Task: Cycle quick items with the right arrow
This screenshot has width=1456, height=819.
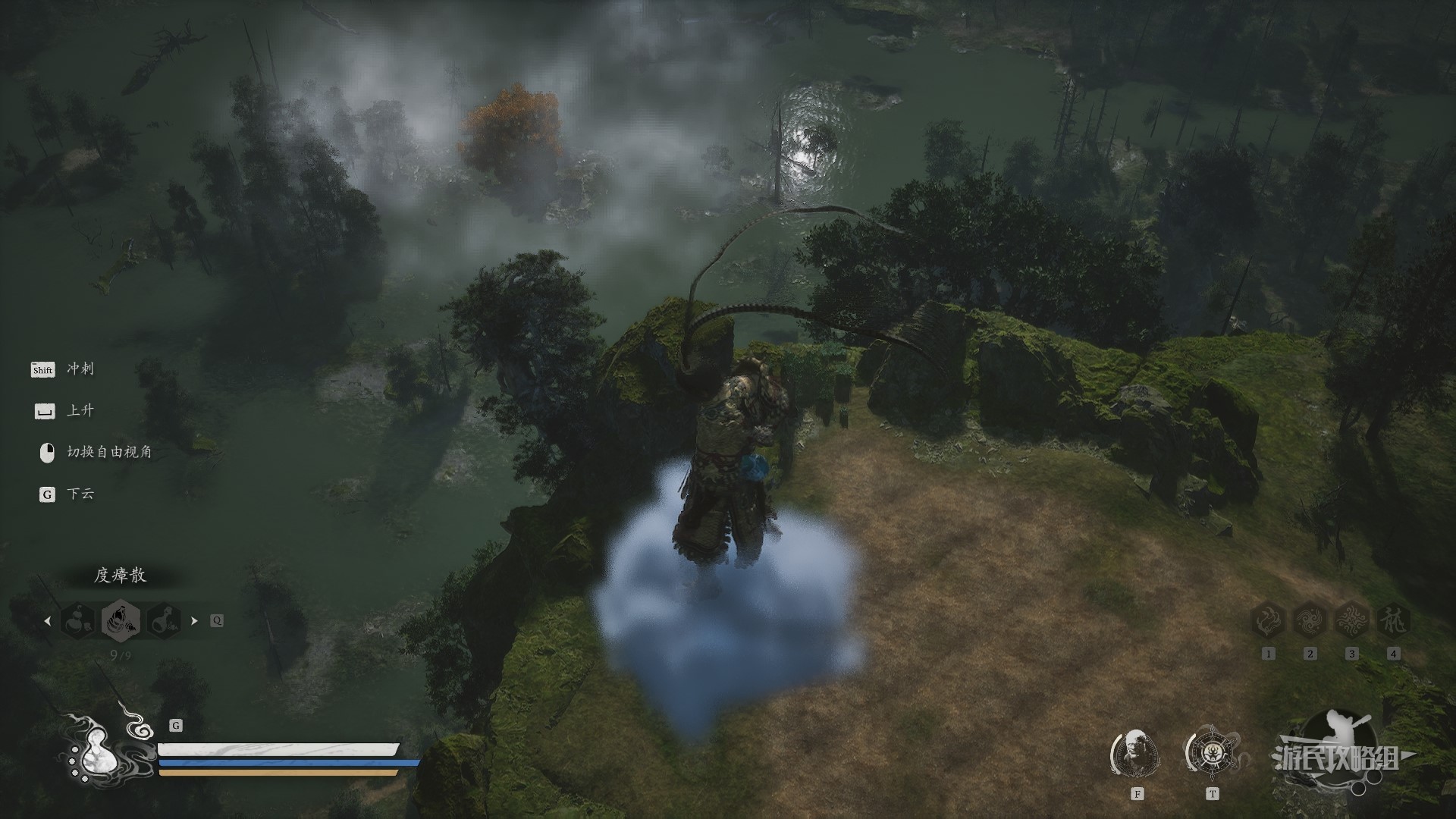Action: (194, 620)
